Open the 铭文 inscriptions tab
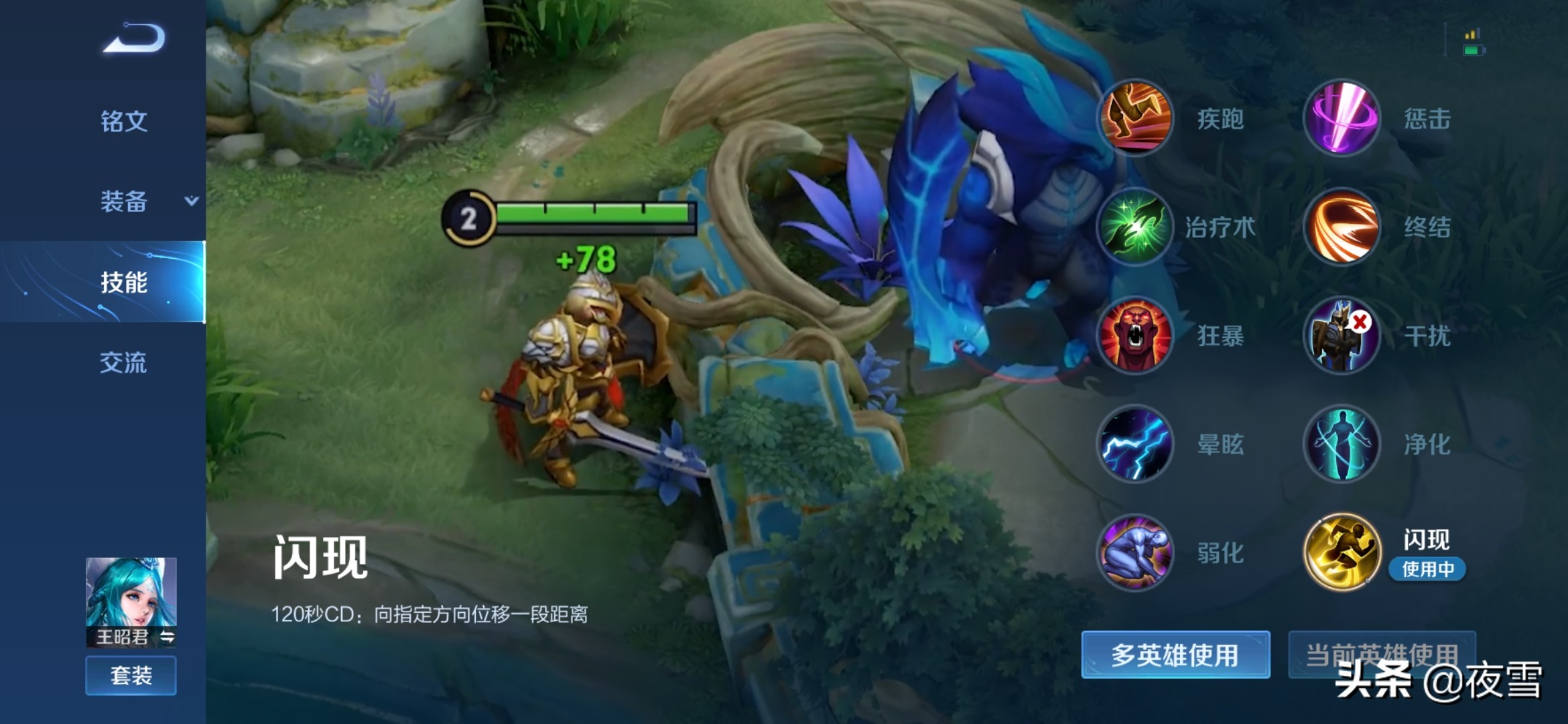This screenshot has height=724, width=1568. pos(124,121)
